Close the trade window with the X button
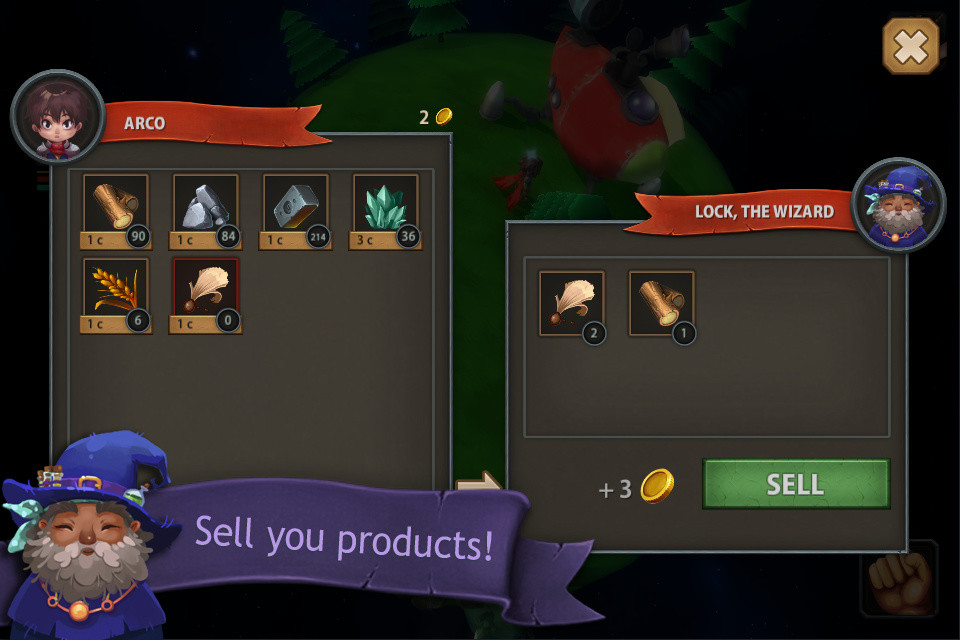This screenshot has height=640, width=960. 911,46
